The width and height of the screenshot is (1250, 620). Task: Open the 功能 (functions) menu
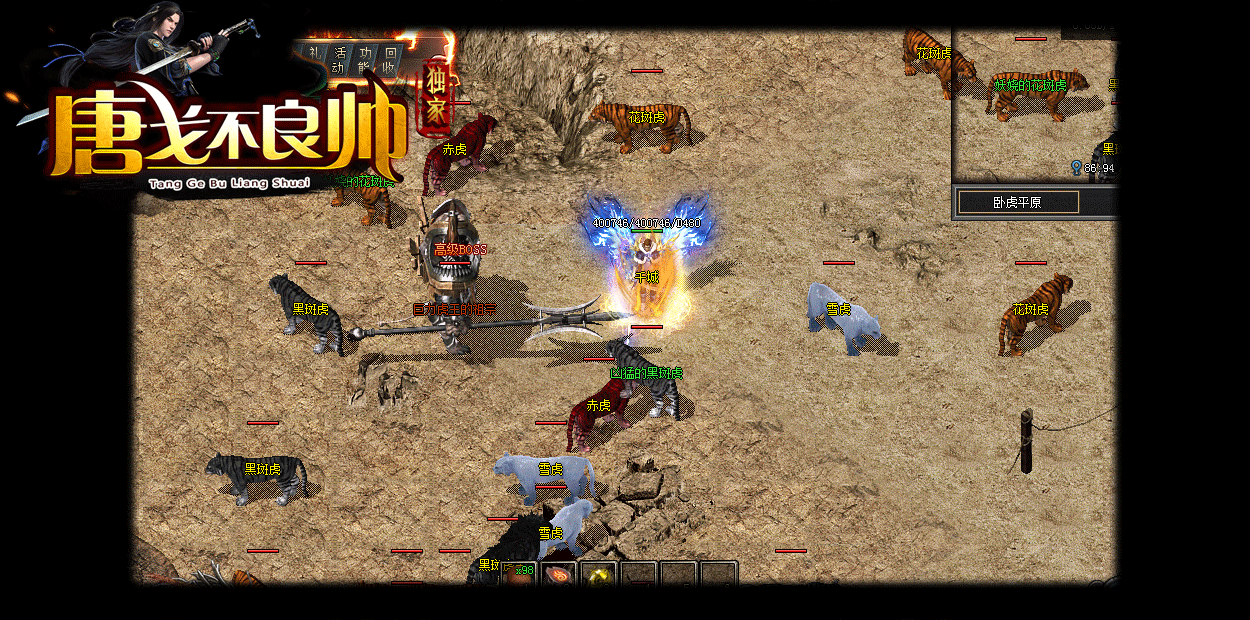(366, 59)
